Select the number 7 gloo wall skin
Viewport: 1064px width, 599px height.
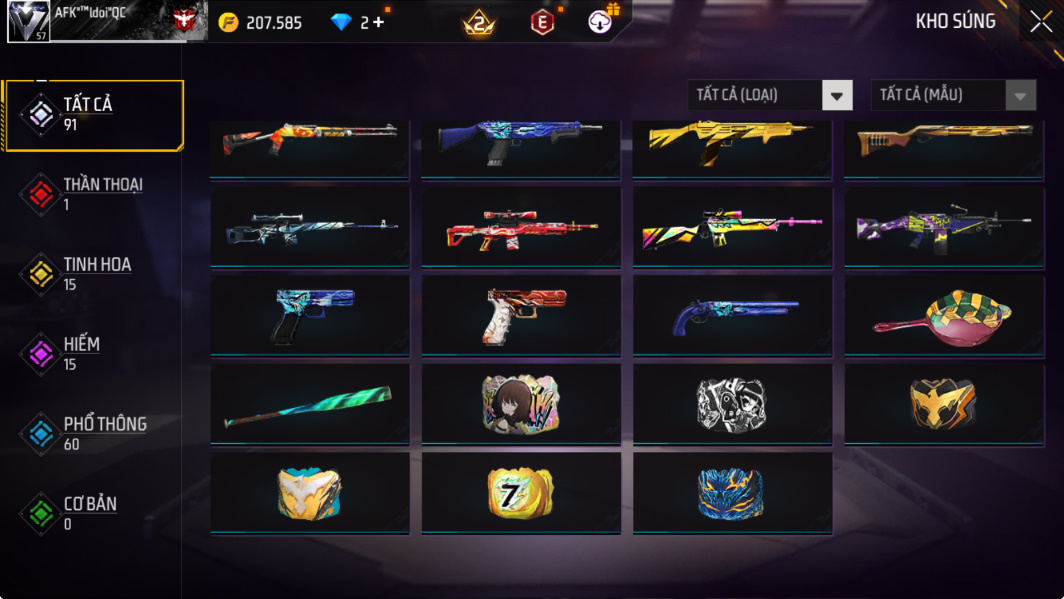pos(520,492)
